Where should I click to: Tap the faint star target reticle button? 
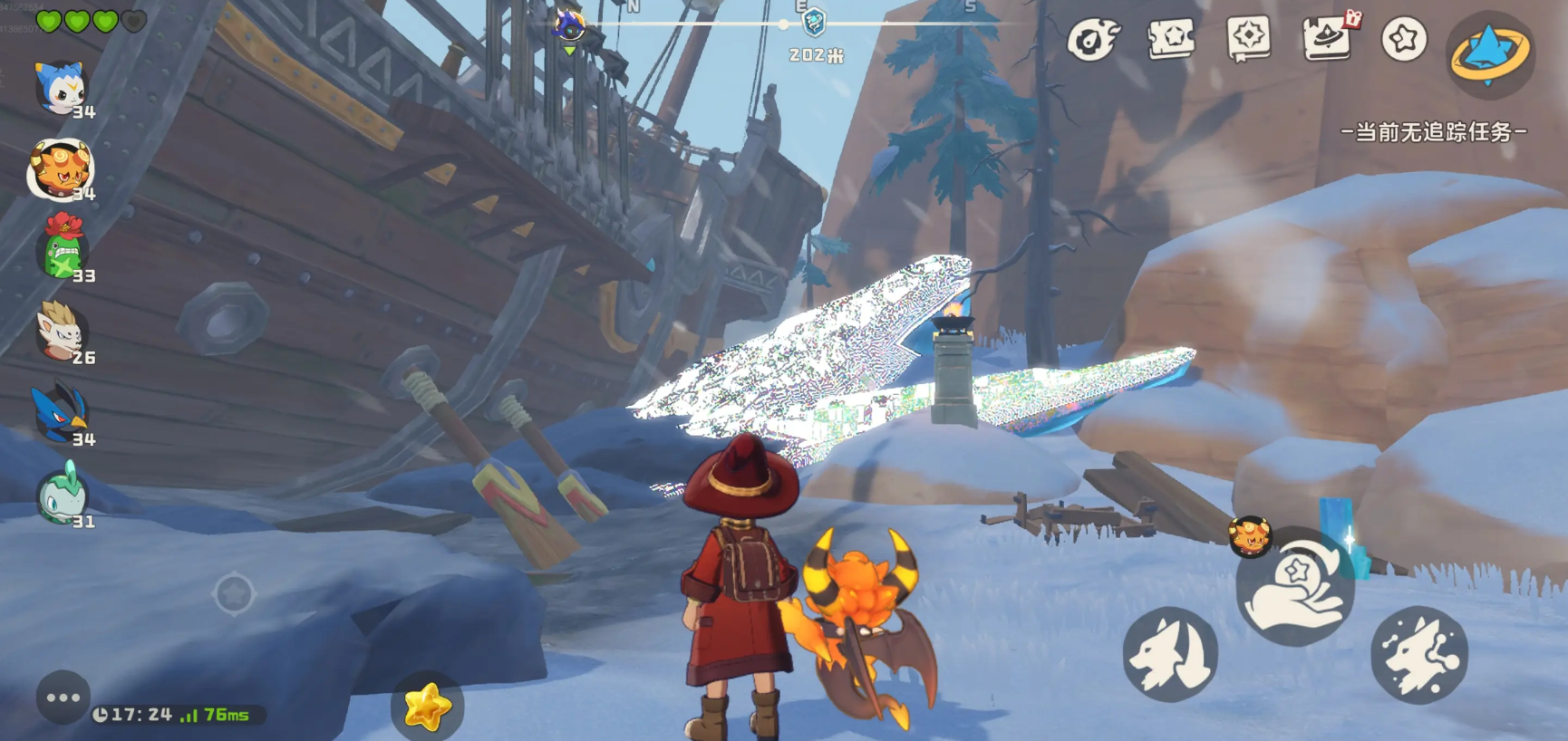(233, 594)
